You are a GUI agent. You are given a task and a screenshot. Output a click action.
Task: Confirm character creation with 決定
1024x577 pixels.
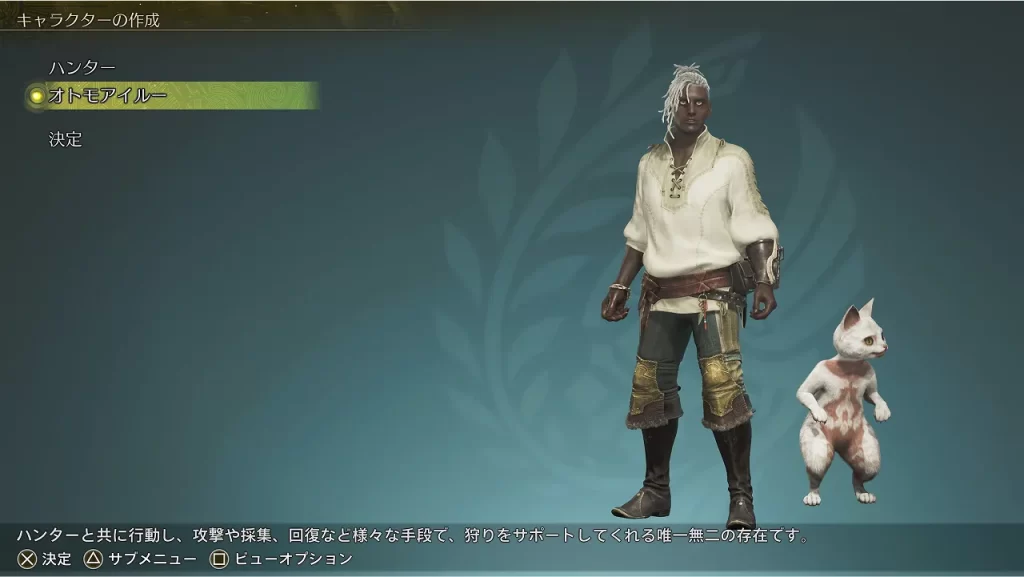(x=66, y=140)
